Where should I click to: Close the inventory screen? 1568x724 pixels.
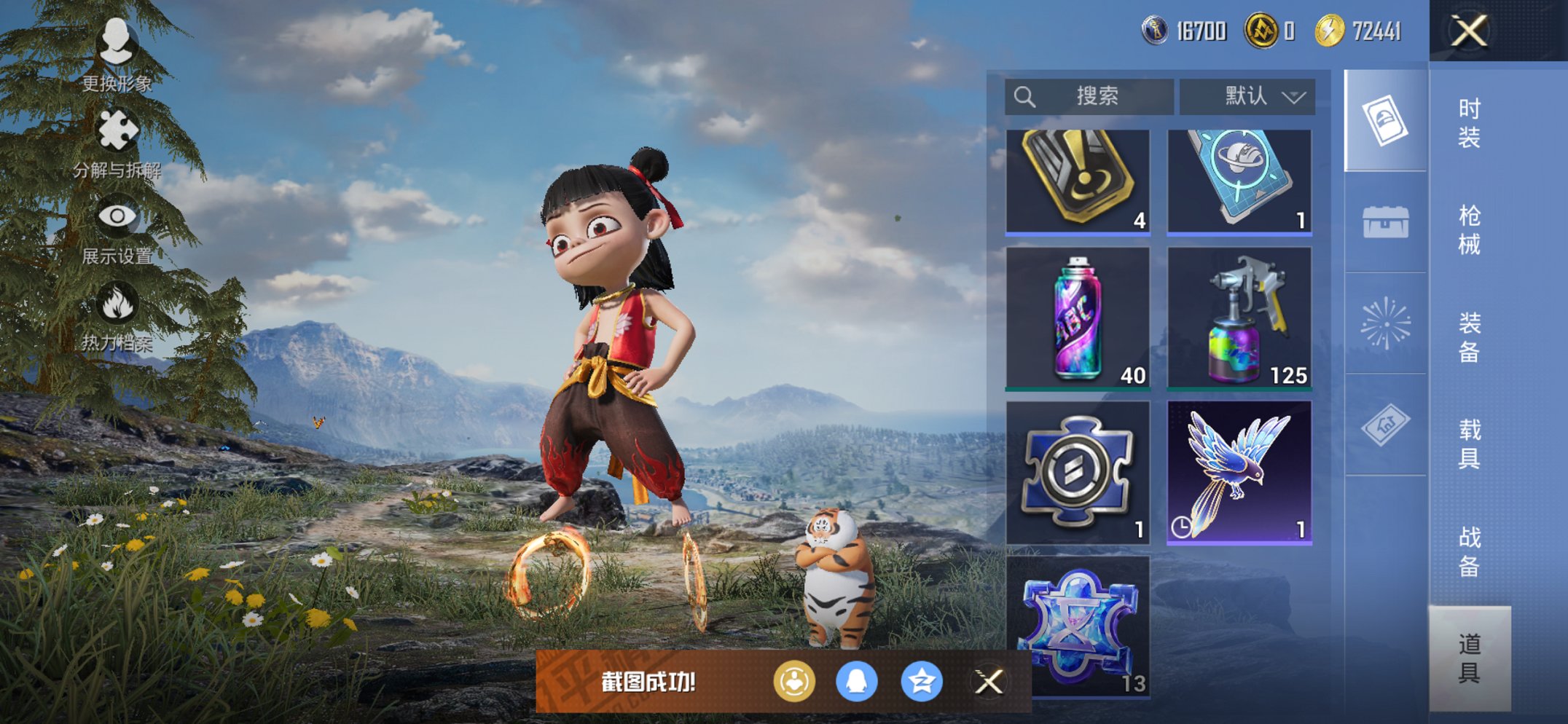(x=1468, y=31)
